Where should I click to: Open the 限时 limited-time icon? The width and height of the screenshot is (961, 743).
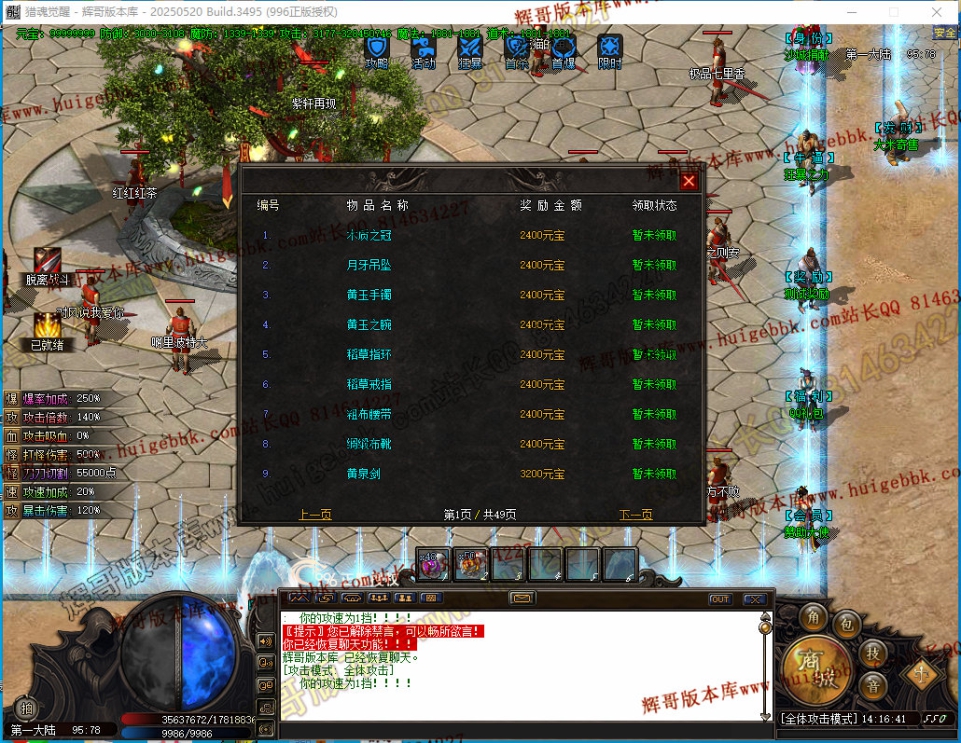coord(609,48)
